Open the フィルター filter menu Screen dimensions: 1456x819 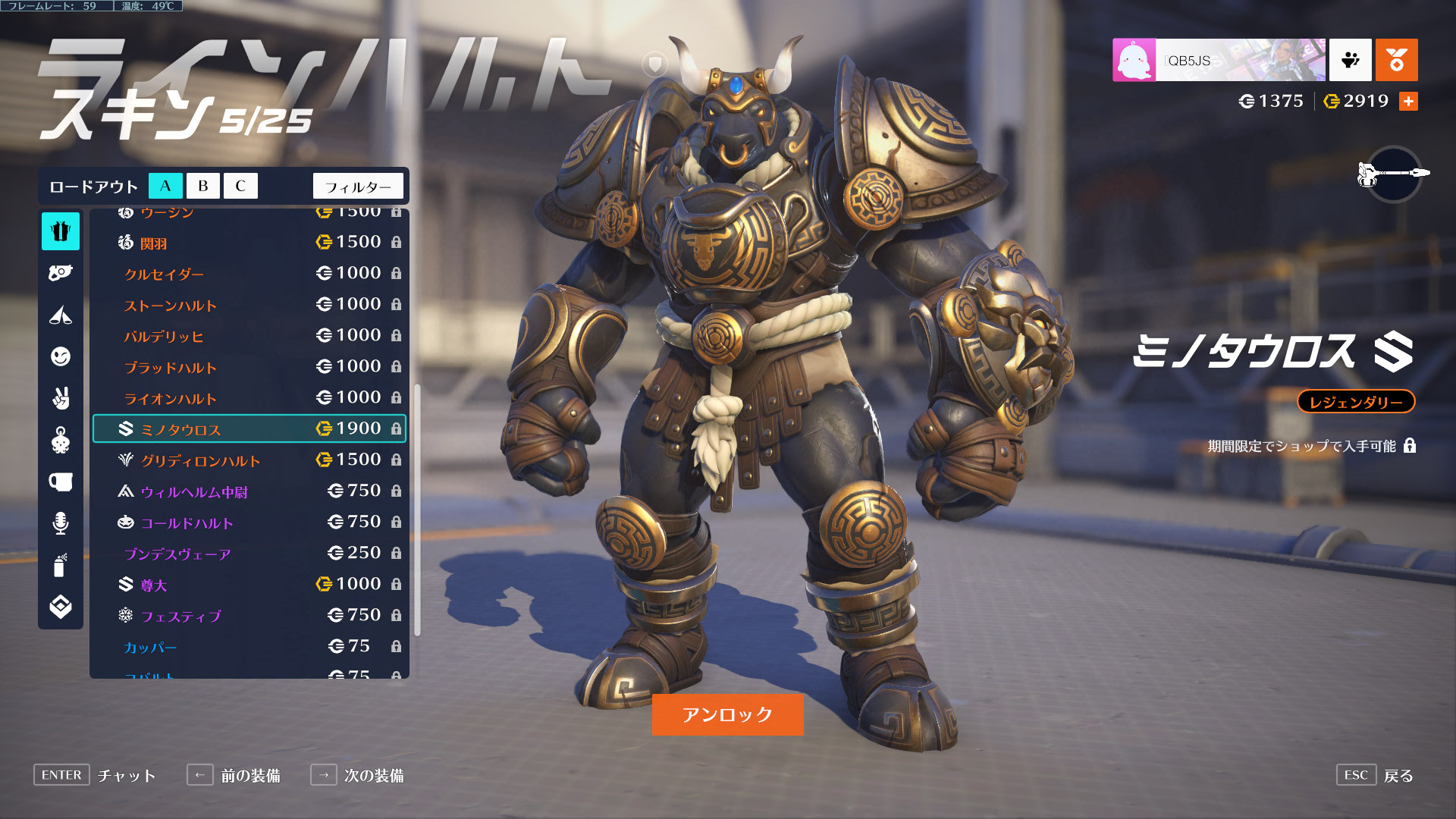(358, 187)
